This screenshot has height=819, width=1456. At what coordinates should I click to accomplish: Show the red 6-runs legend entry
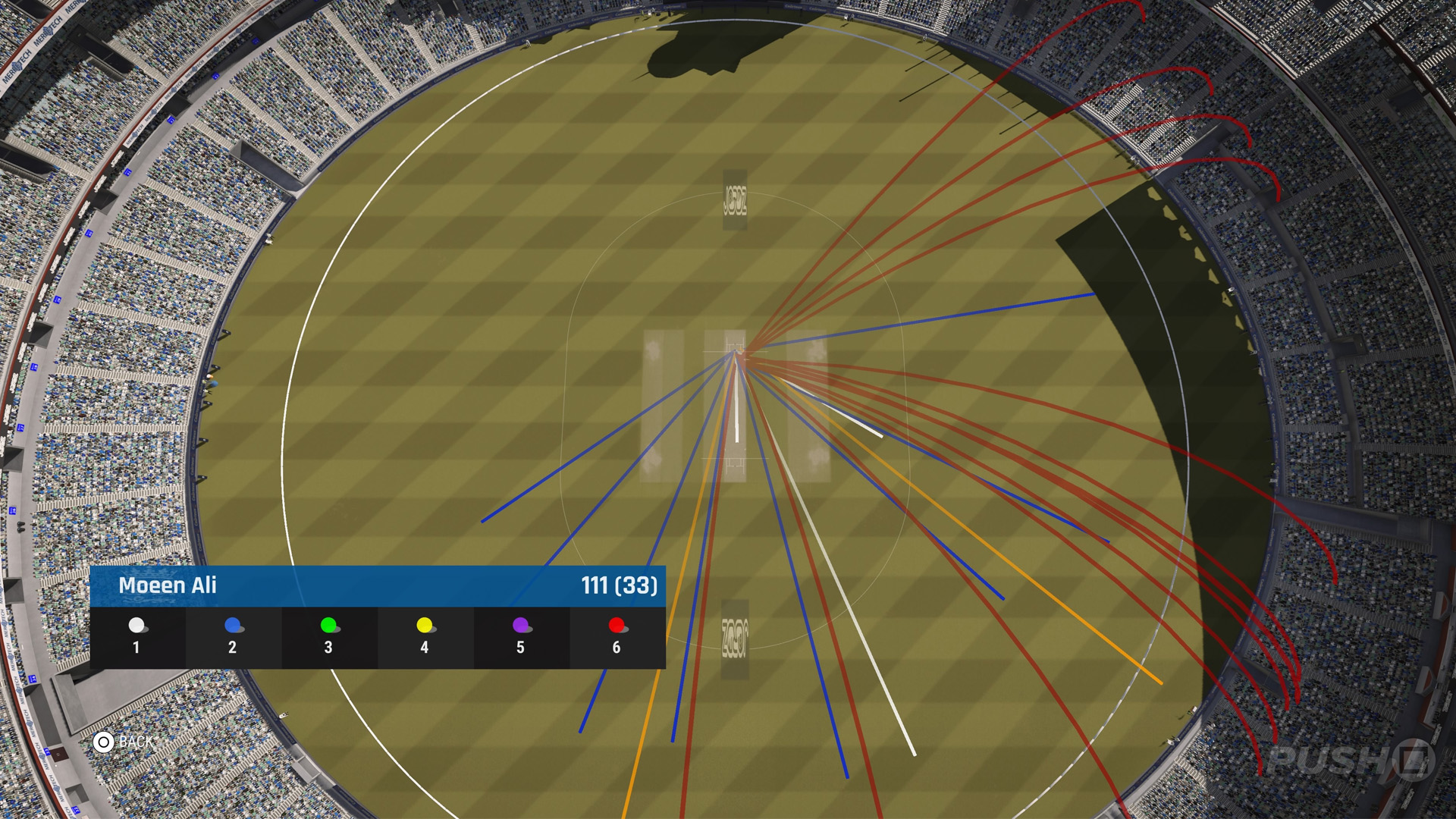tap(617, 636)
